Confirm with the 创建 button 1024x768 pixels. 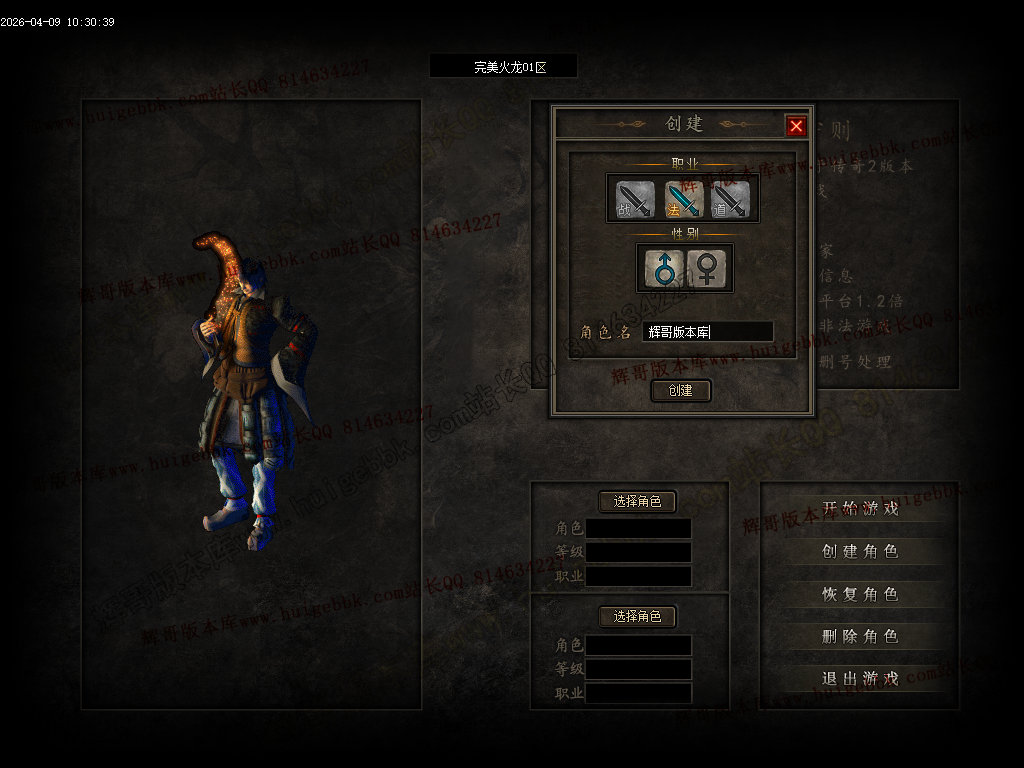(681, 390)
